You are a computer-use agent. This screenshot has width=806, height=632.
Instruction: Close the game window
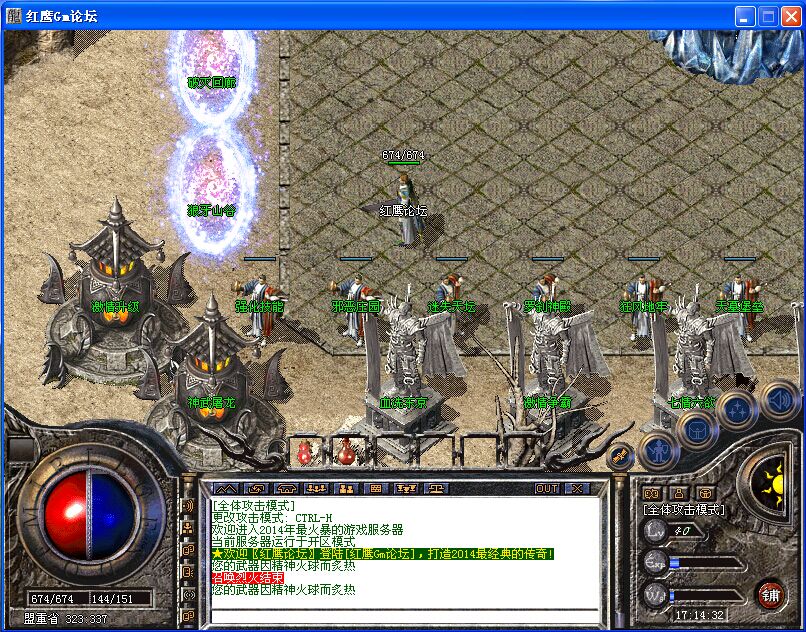(790, 17)
